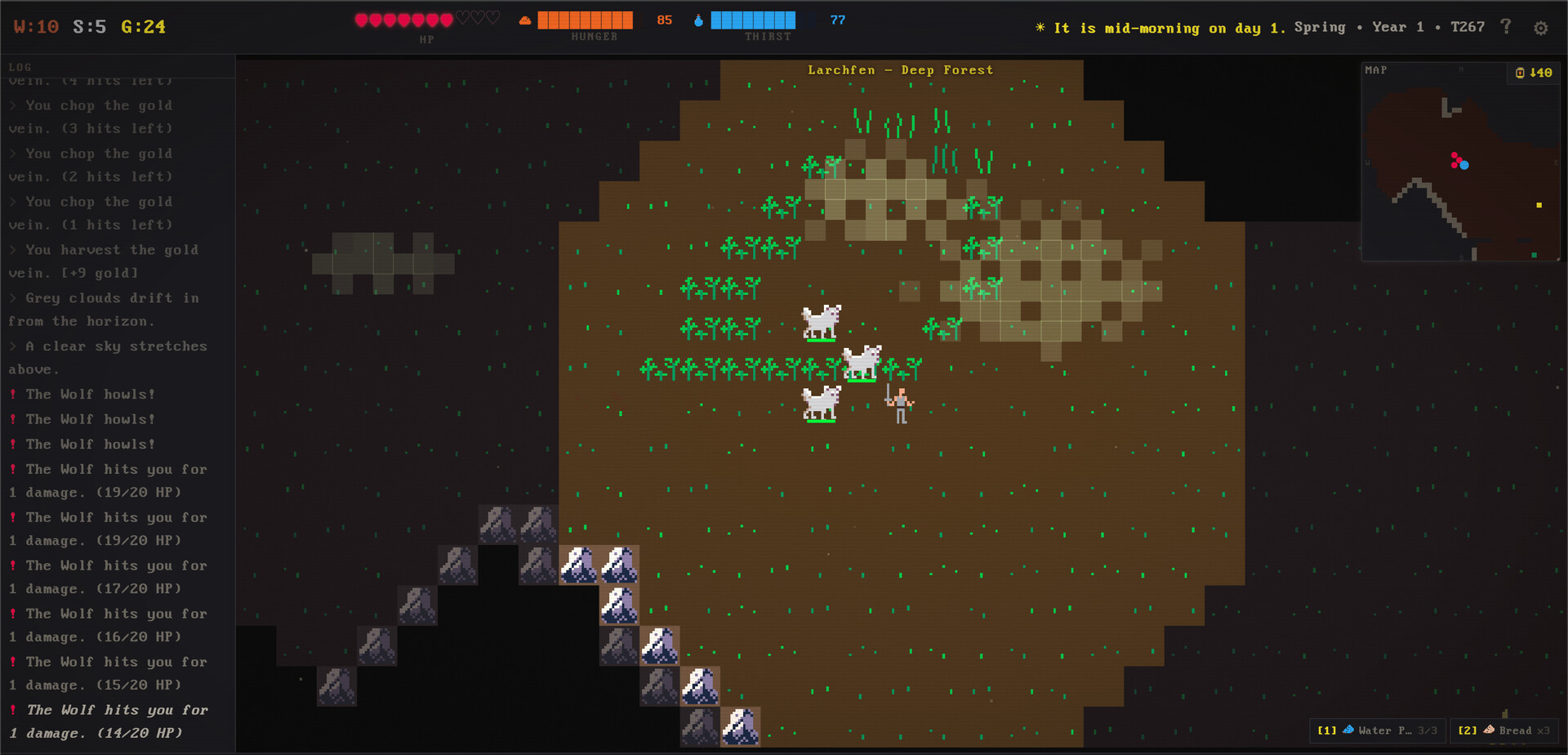Select the Water Pouch in hotbar slot 1
Screen dimensions: 1568x755
coord(1377,730)
